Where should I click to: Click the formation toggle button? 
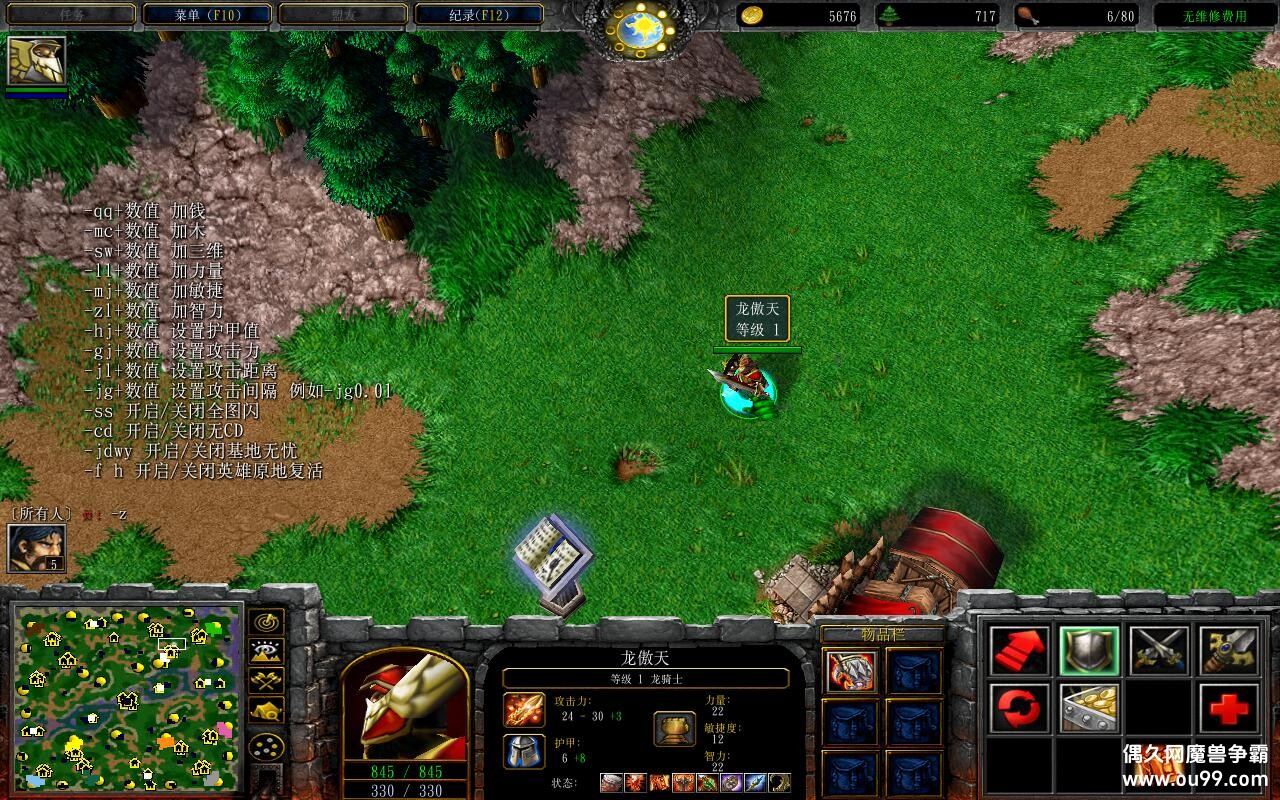coord(266,747)
